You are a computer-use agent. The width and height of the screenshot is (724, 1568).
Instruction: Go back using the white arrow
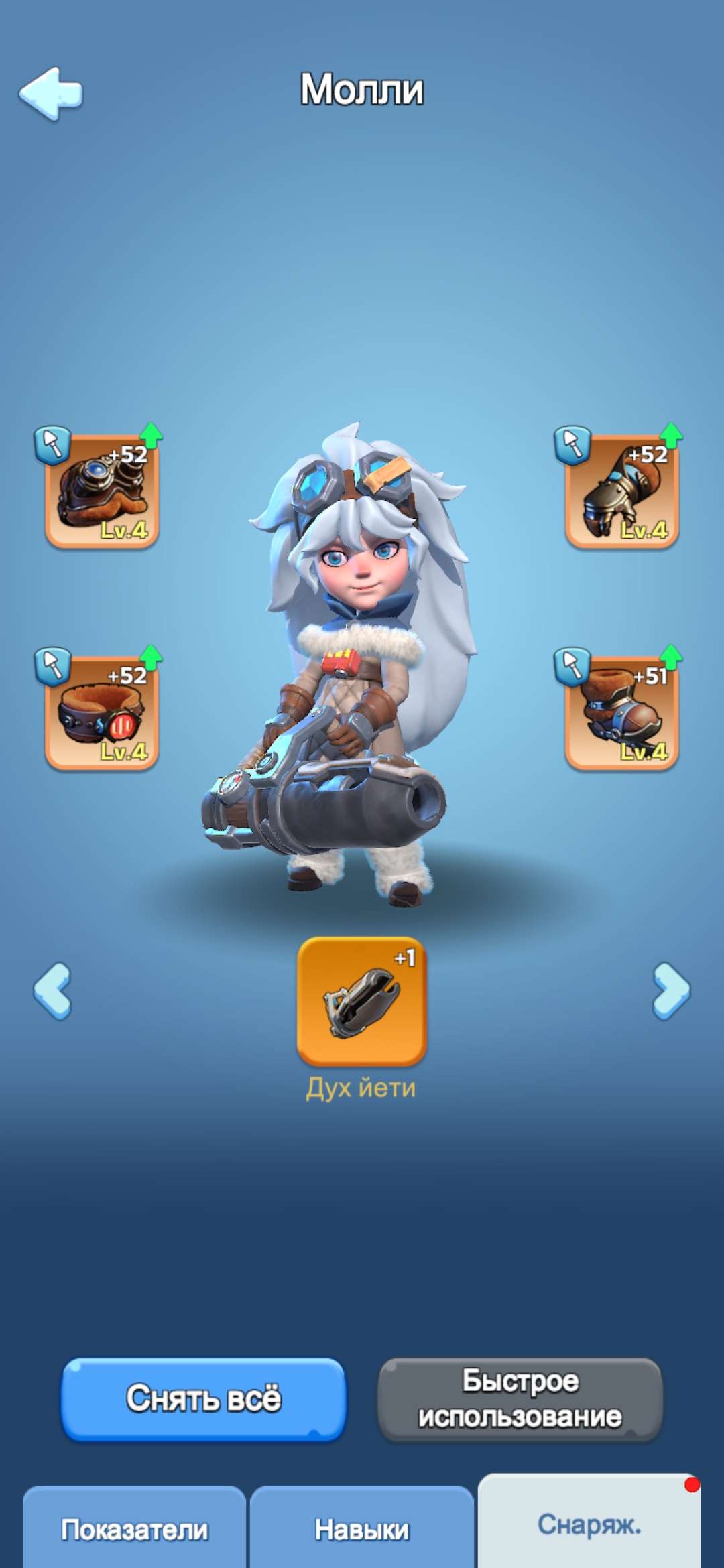[x=51, y=93]
